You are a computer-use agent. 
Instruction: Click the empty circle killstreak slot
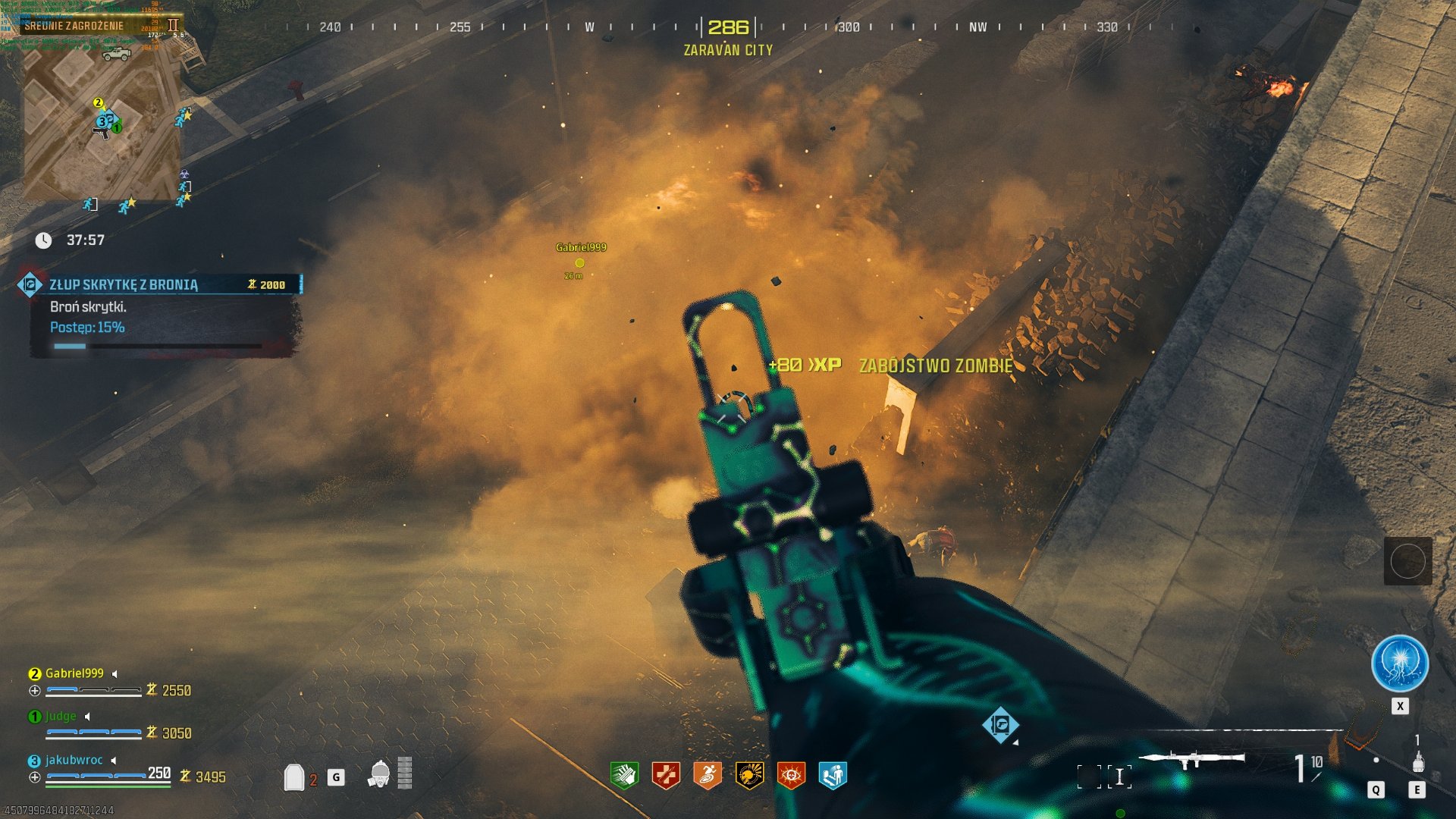[1407, 561]
